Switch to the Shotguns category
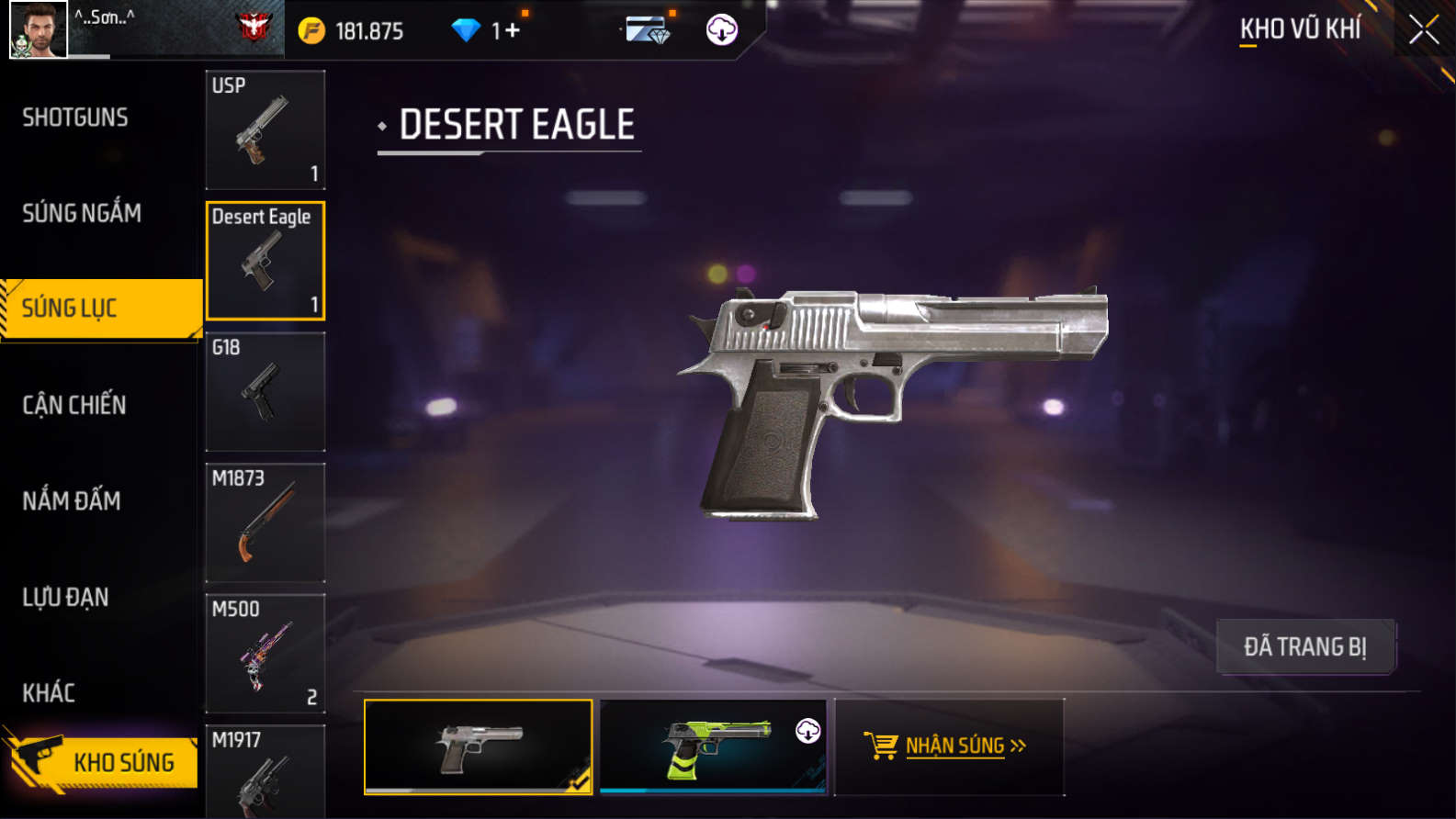Image resolution: width=1456 pixels, height=819 pixels. 75,118
